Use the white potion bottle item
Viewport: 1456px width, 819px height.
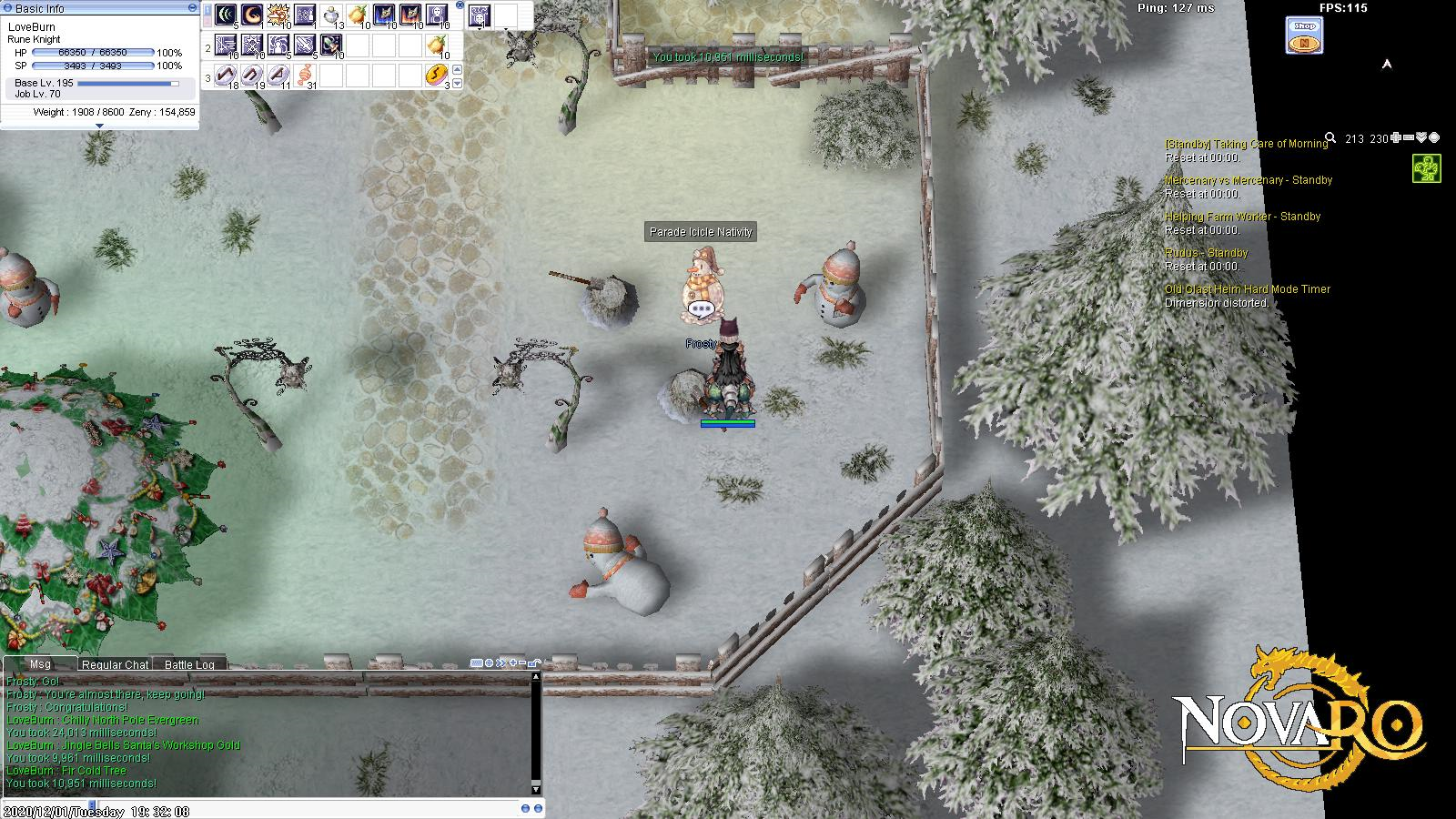point(331,15)
